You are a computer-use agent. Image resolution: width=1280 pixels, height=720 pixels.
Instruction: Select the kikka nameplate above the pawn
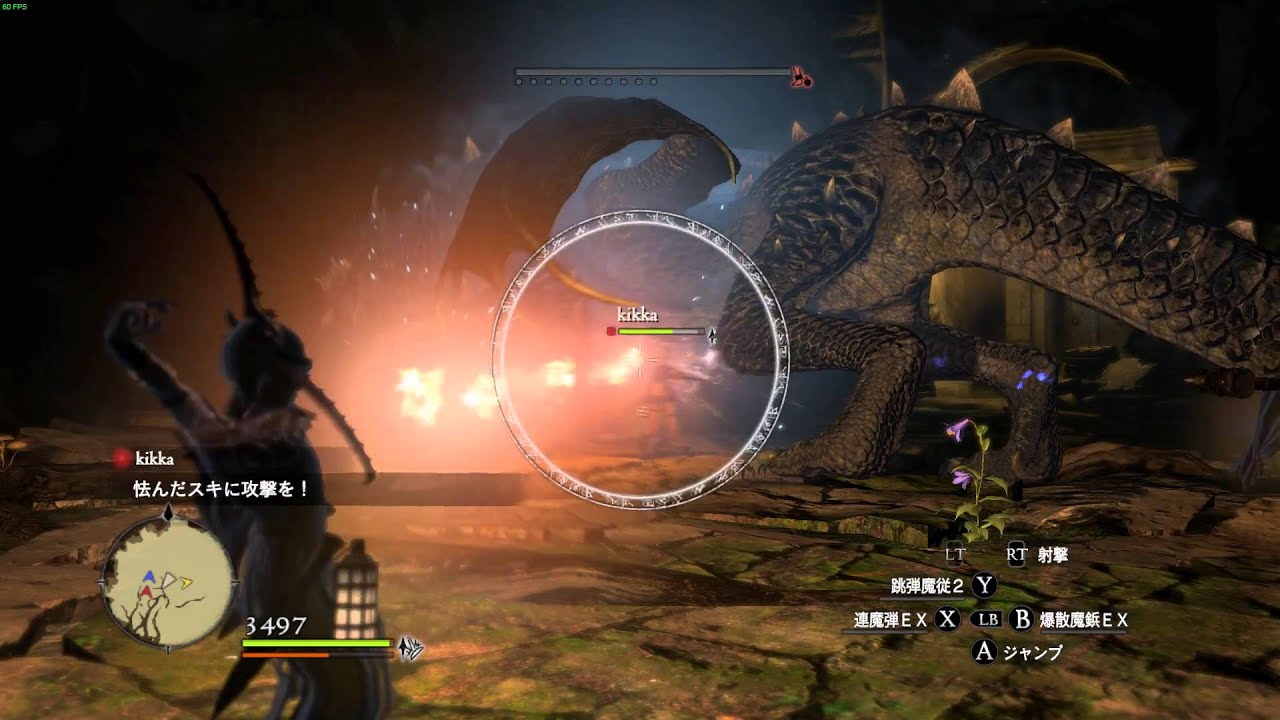pos(637,316)
